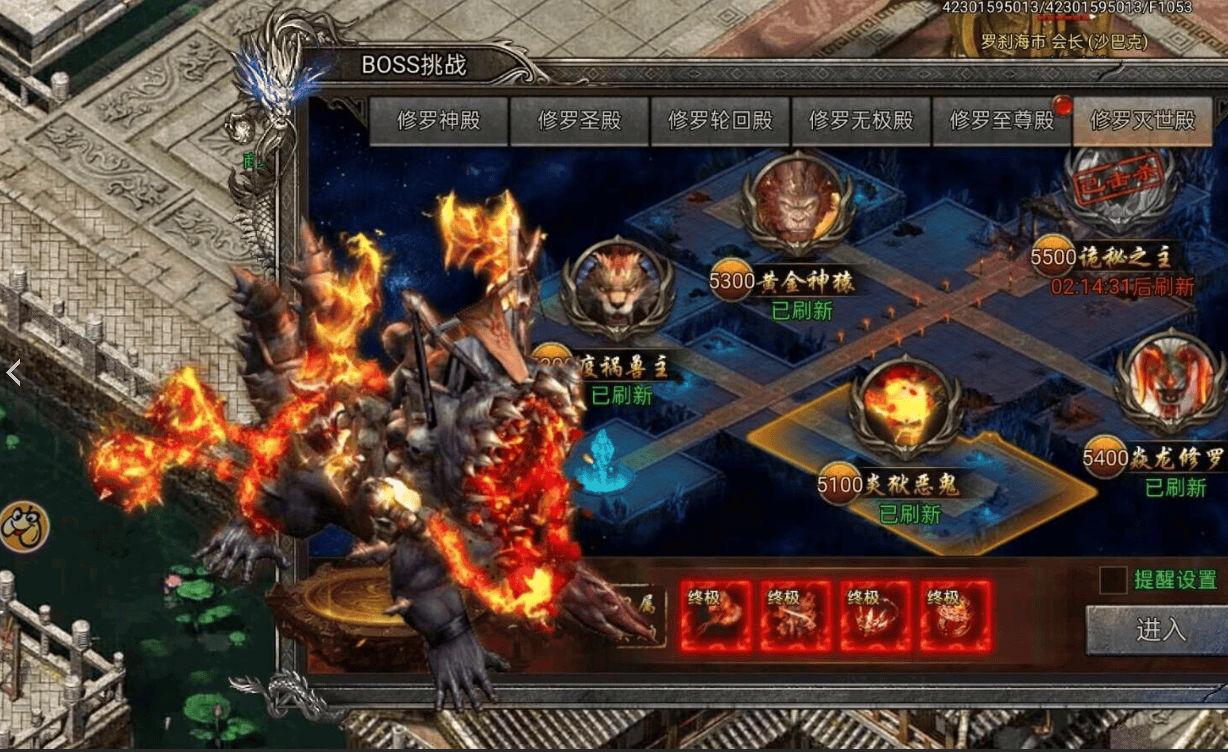Viewport: 1228px width, 752px height.
Task: Toggle the 提醒设置 reminder checkbox
Action: 1113,580
